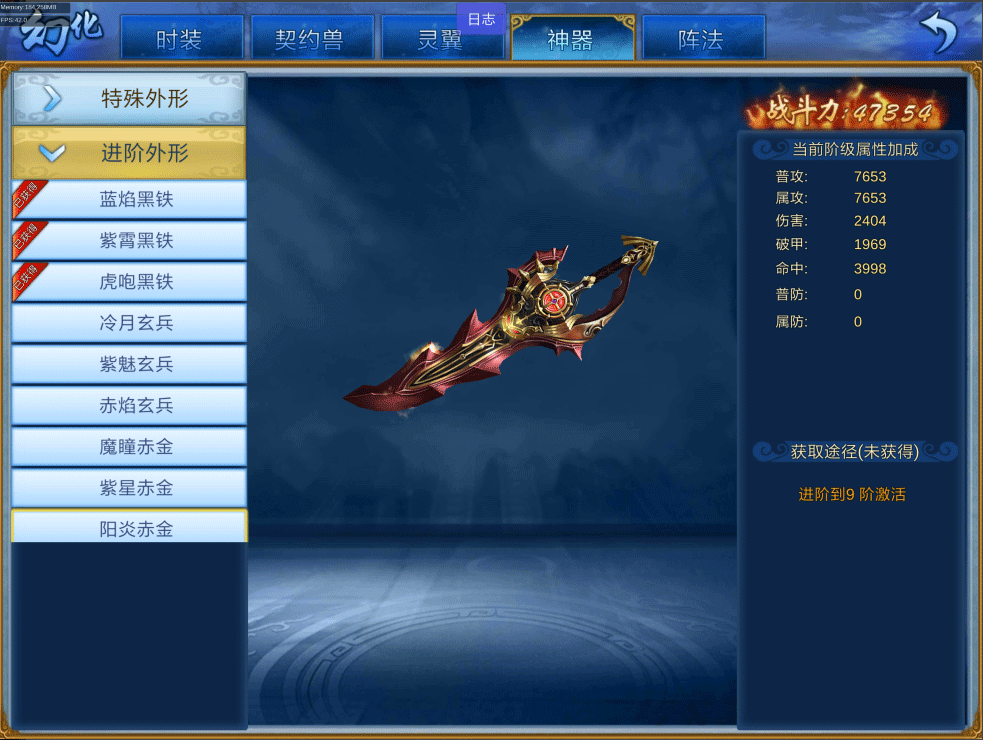Image resolution: width=983 pixels, height=740 pixels.
Task: Switch to the 阵法 tab
Action: (702, 39)
